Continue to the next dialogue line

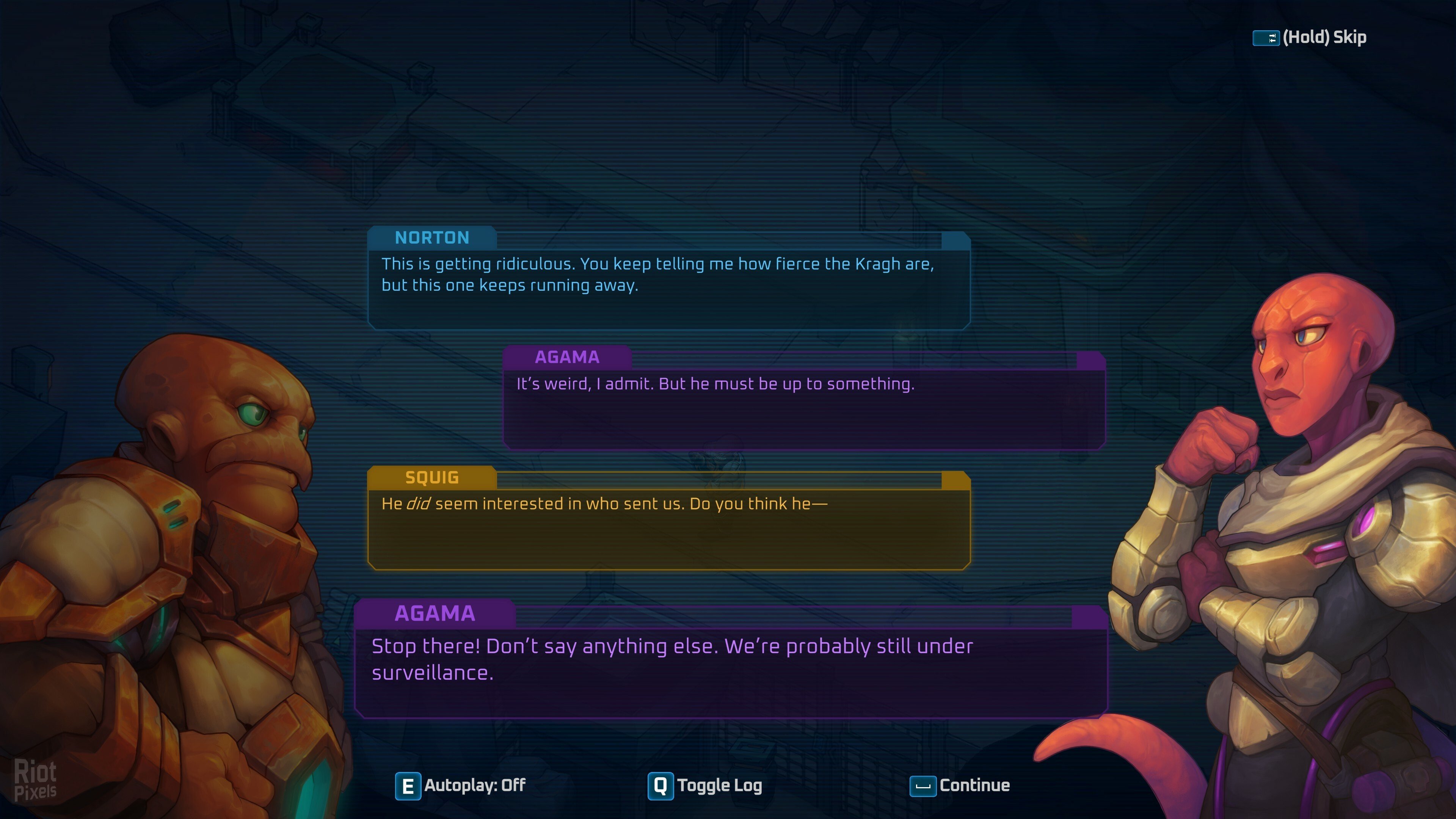(x=960, y=786)
